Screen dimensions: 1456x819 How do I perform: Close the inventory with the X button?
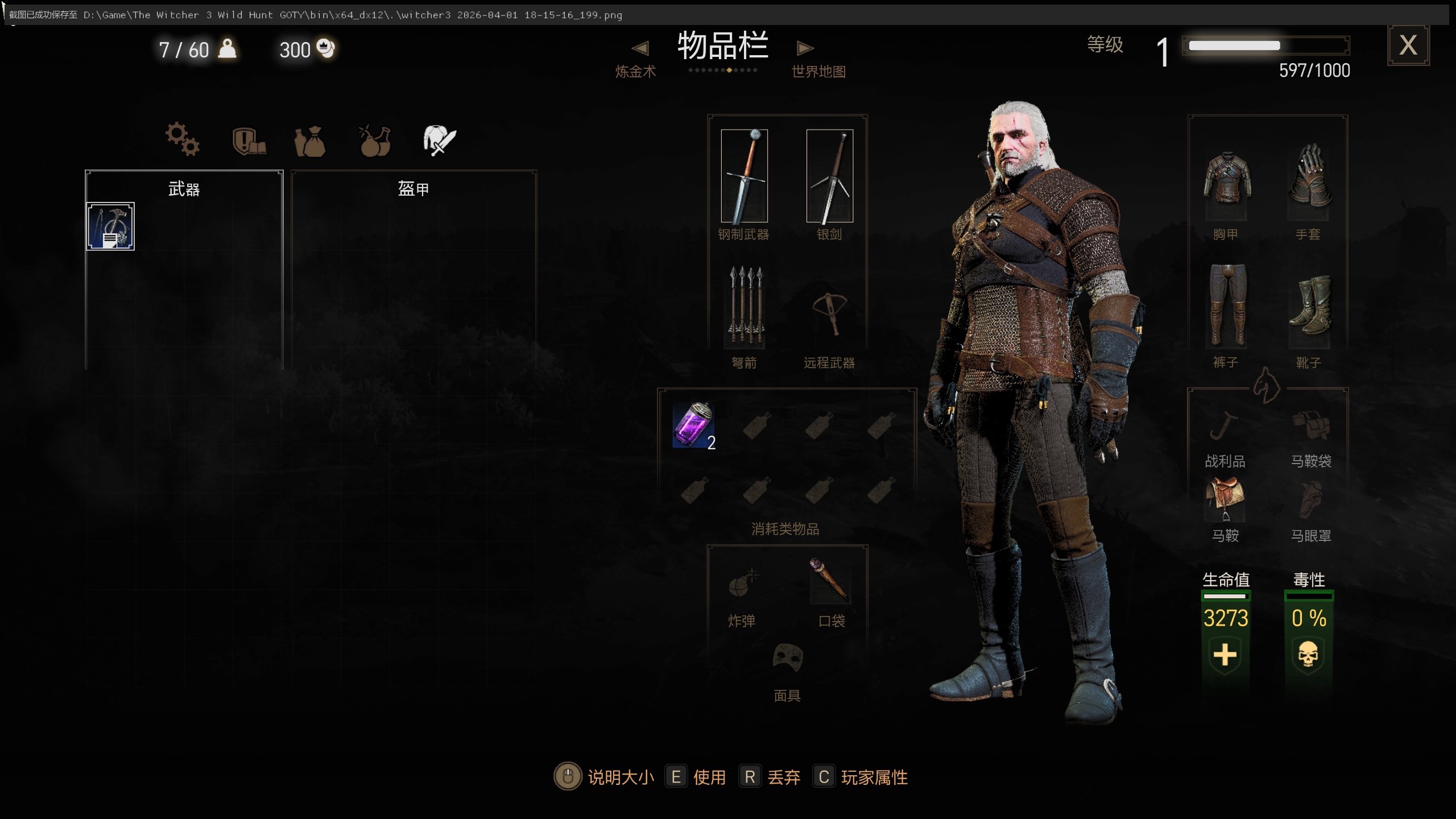[1408, 45]
